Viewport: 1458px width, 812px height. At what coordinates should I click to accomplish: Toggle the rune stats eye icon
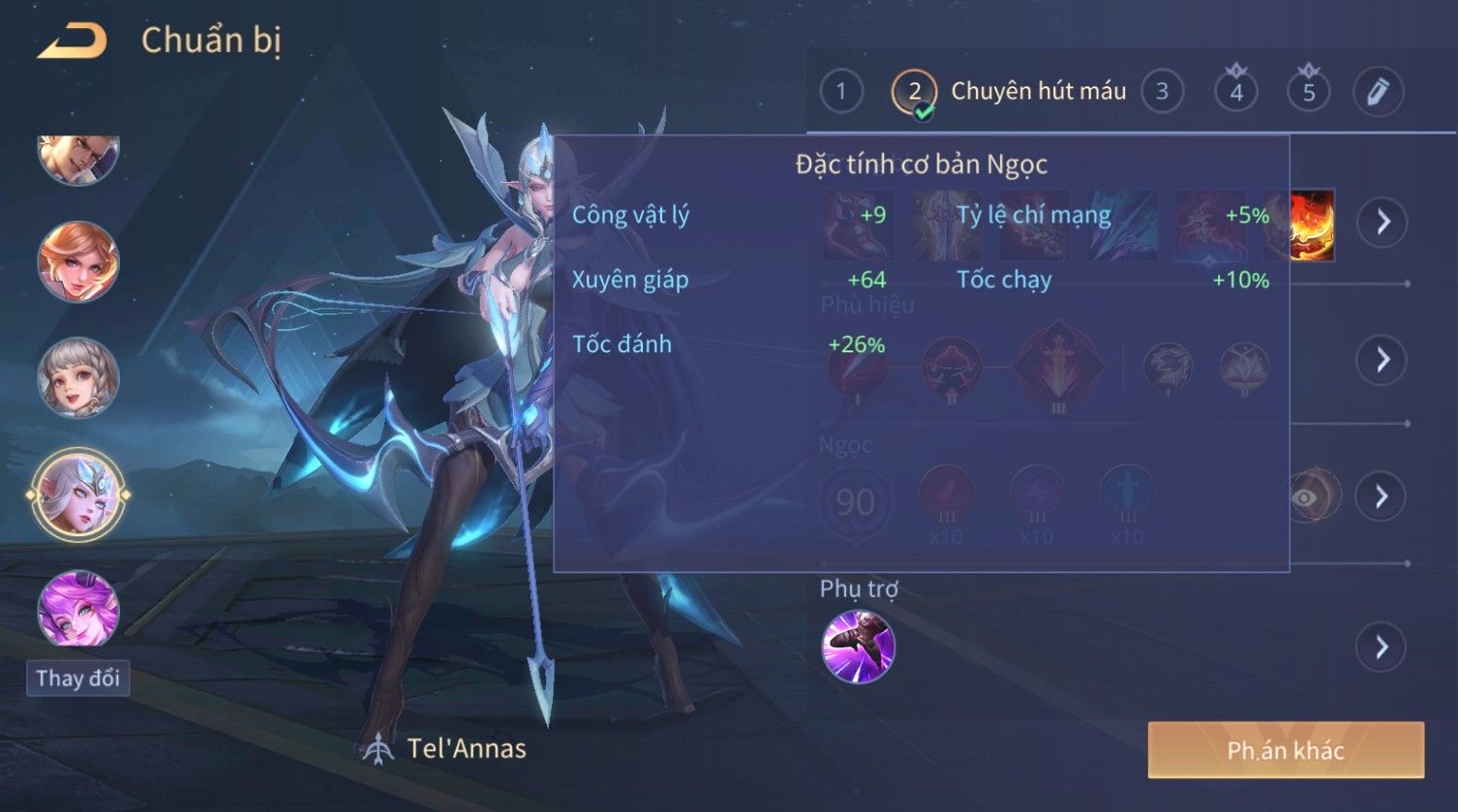(x=1307, y=496)
